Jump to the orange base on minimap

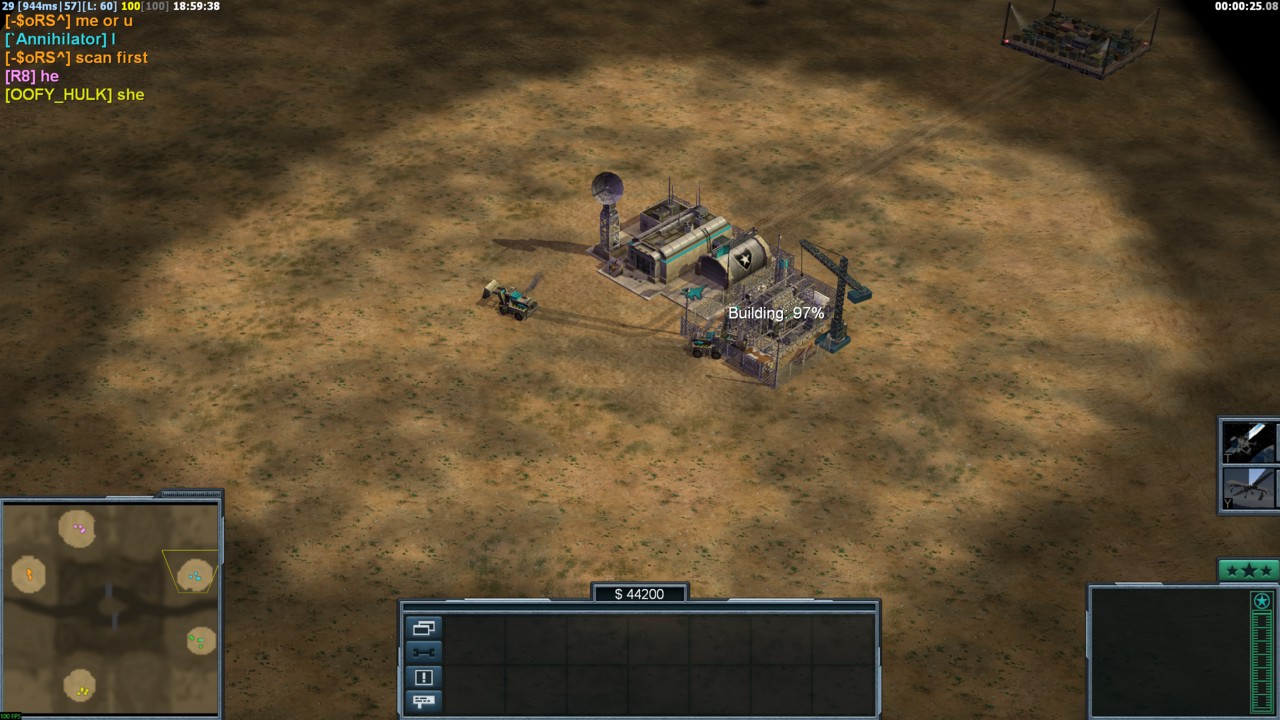coord(29,574)
